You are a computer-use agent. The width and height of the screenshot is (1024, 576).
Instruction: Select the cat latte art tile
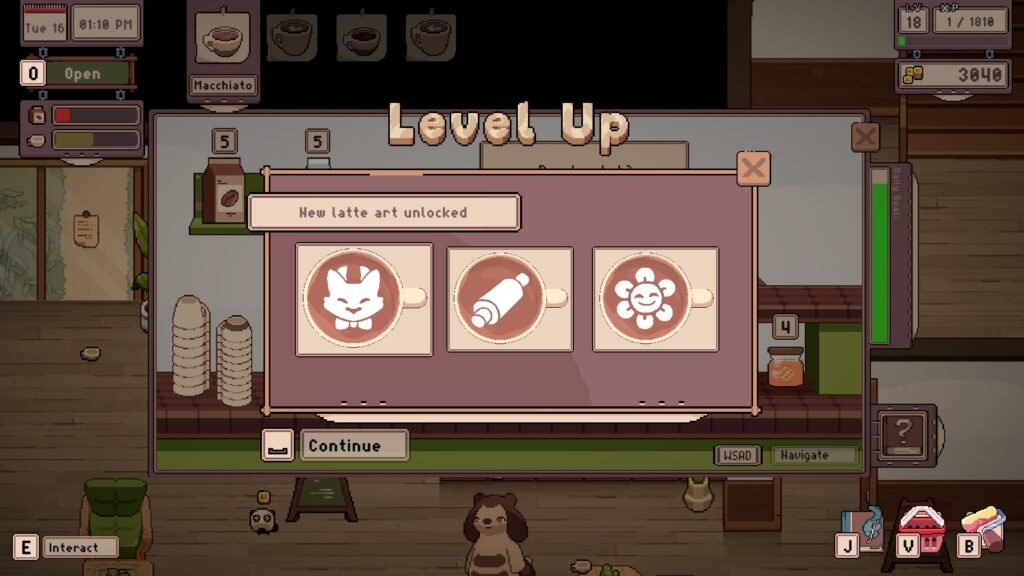pyautogui.click(x=364, y=299)
